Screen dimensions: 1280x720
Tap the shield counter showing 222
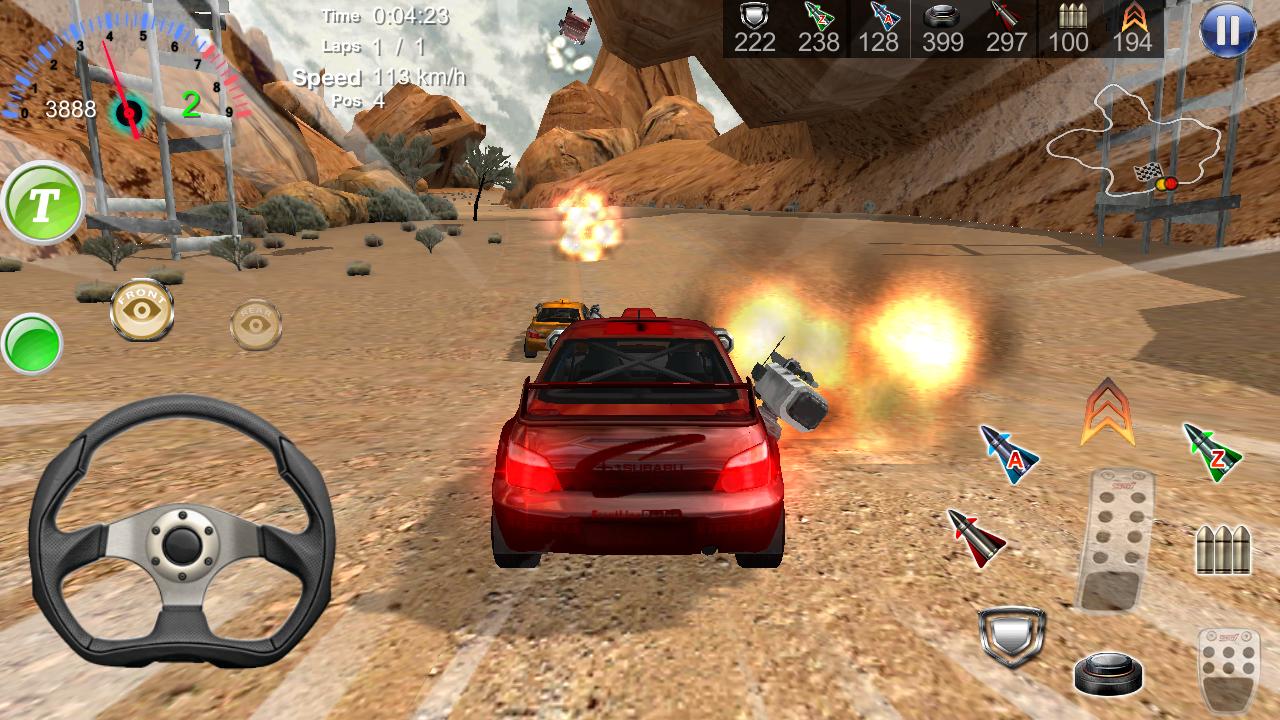coord(755,42)
